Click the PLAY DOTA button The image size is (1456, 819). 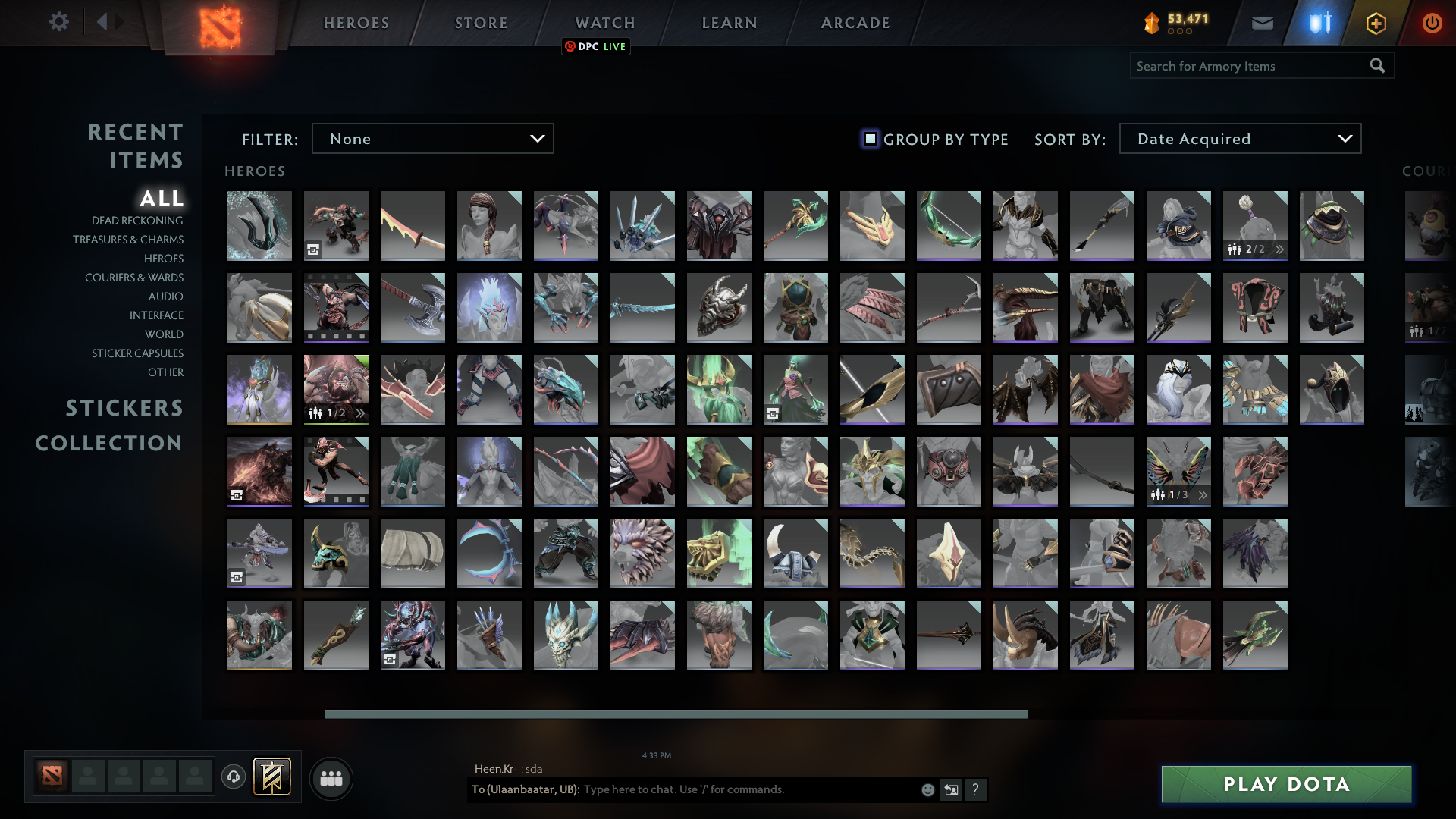point(1285,784)
